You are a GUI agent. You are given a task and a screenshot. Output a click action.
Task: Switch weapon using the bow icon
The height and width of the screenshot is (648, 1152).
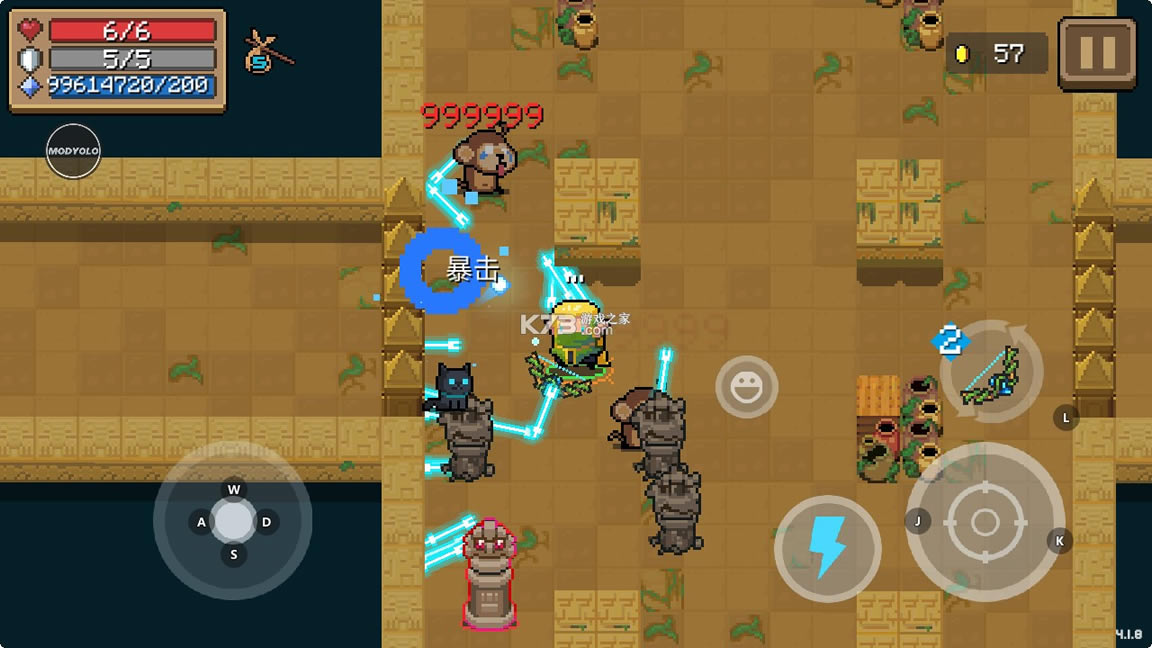click(x=990, y=374)
